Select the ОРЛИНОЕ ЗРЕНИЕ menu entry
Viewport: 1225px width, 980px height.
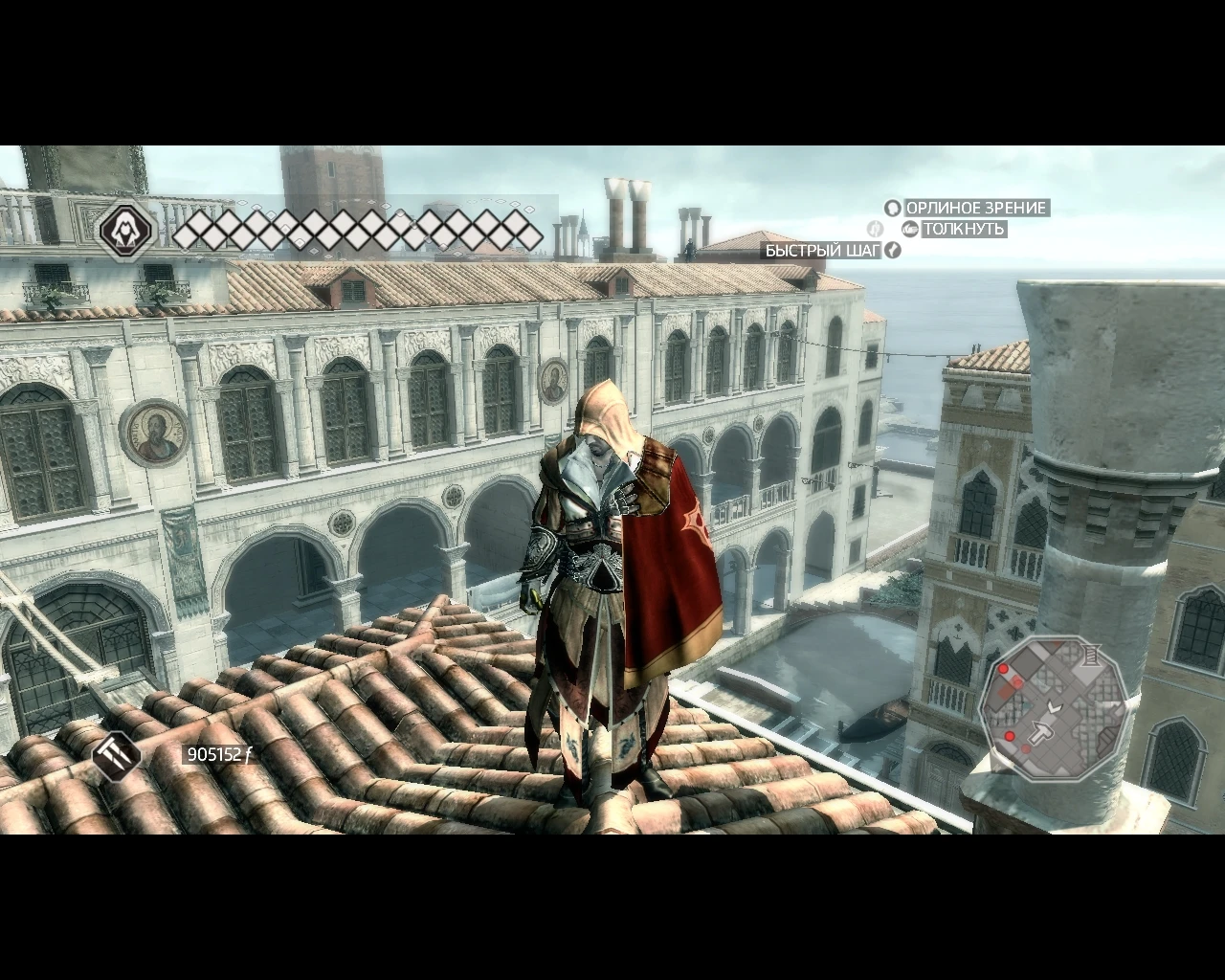pos(978,207)
